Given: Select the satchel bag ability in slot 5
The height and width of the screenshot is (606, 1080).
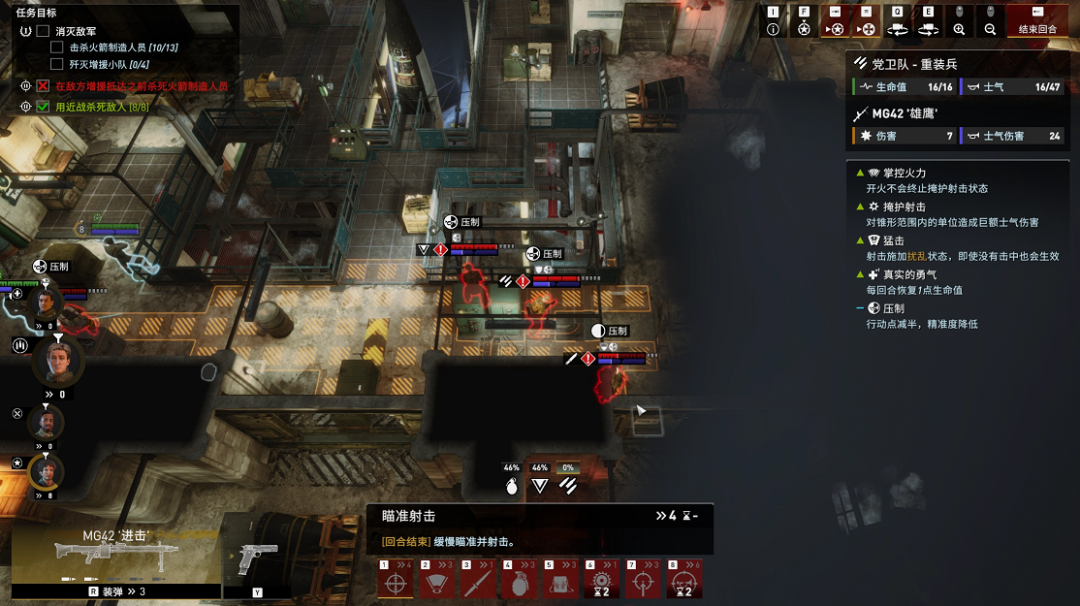Looking at the screenshot, I should [x=561, y=582].
